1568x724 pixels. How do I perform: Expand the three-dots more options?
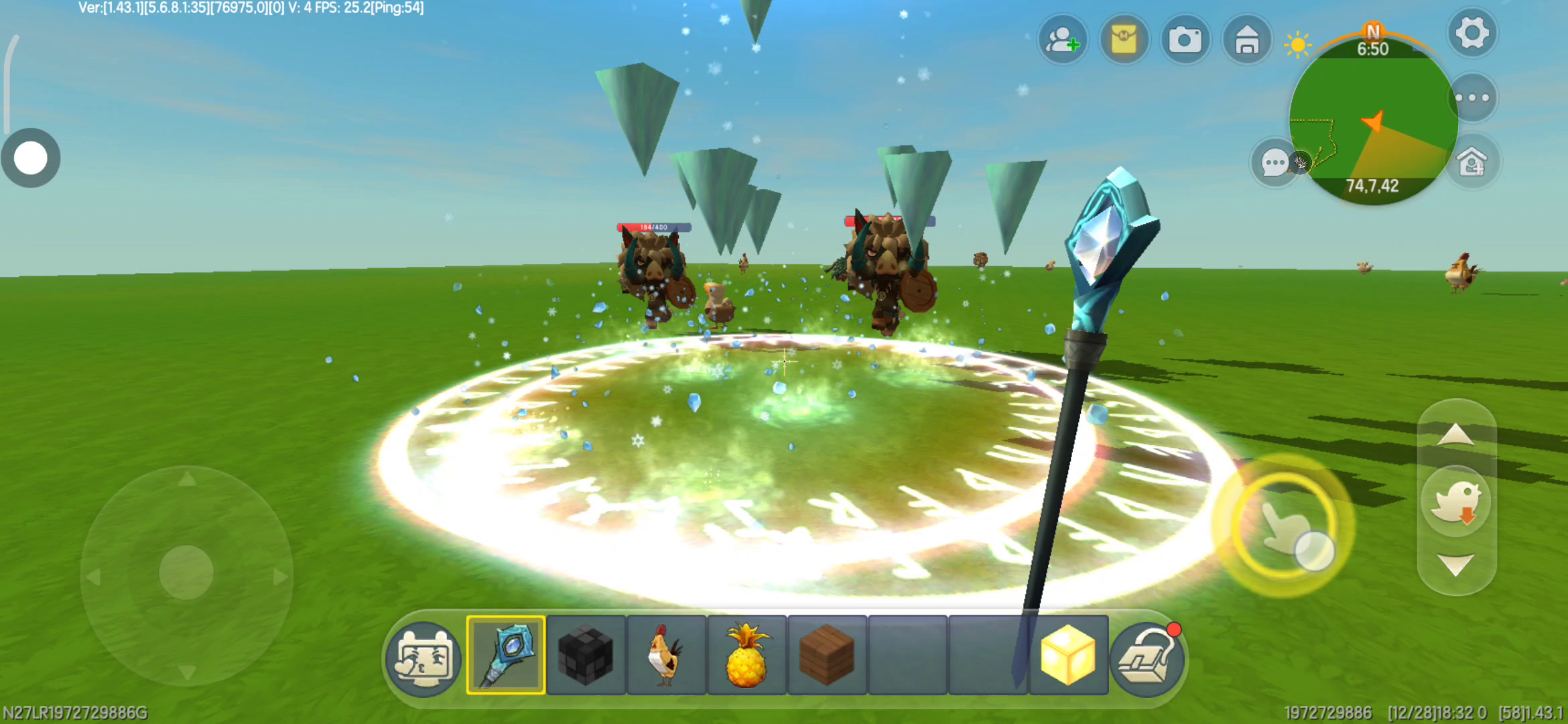coord(1472,98)
